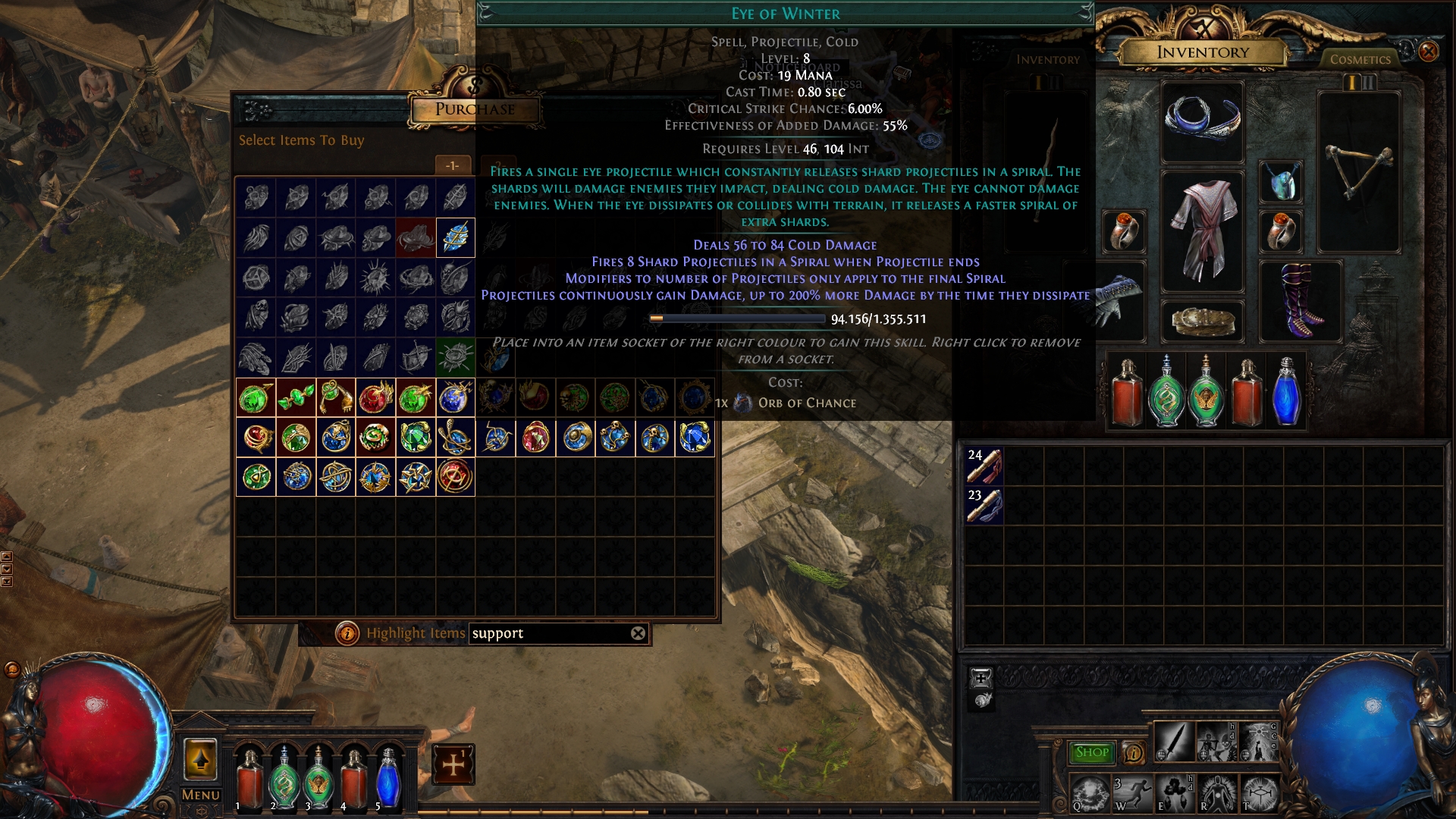Screen dimensions: 1456x819
Task: Select the equipped amulet
Action: (x=1281, y=182)
